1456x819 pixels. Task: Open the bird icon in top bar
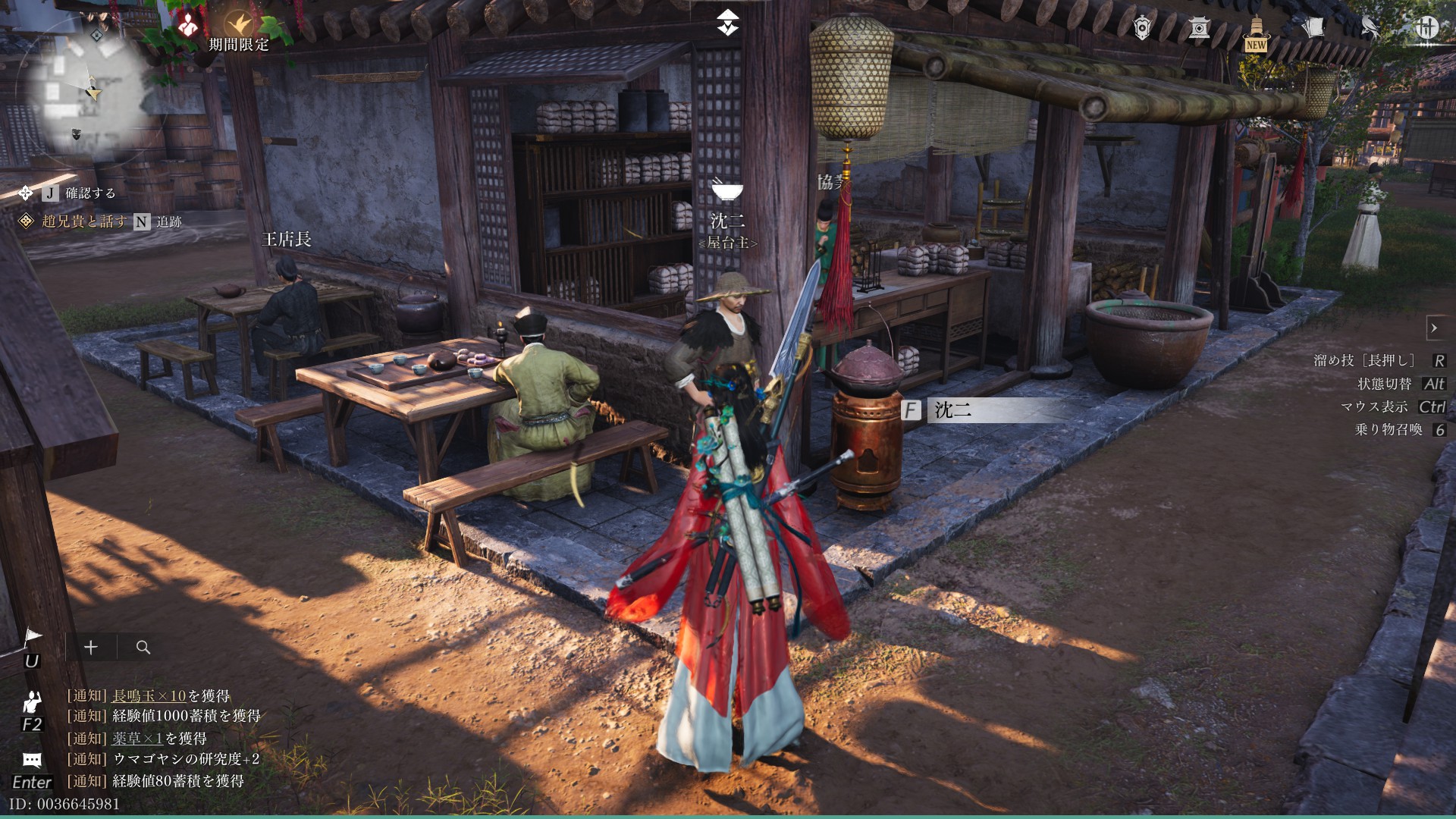pyautogui.click(x=1370, y=28)
